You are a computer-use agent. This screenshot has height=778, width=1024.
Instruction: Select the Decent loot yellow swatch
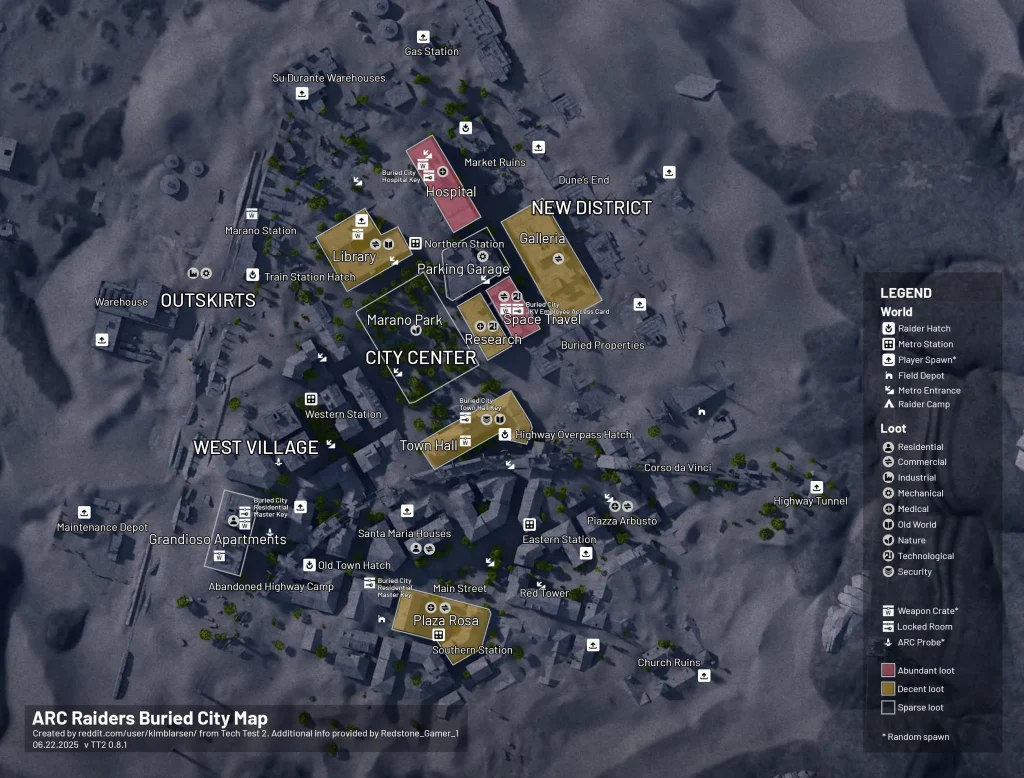[x=888, y=689]
